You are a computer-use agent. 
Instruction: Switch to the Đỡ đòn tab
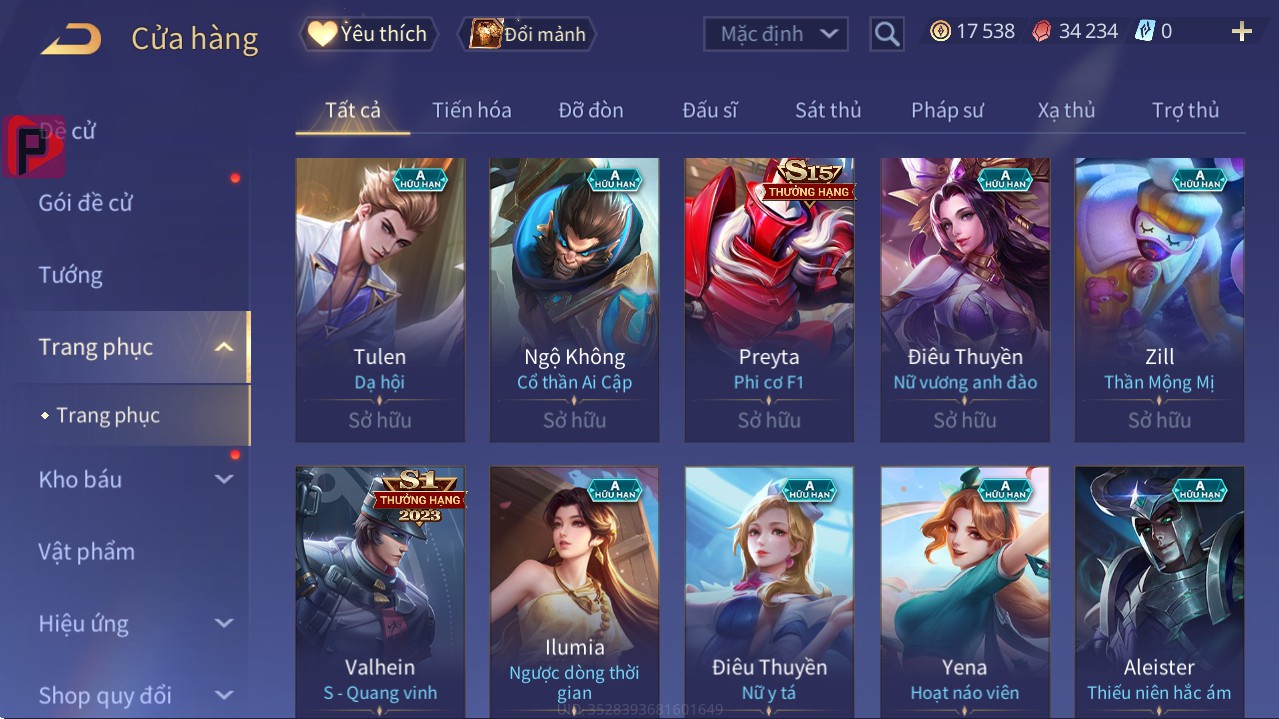click(x=590, y=110)
